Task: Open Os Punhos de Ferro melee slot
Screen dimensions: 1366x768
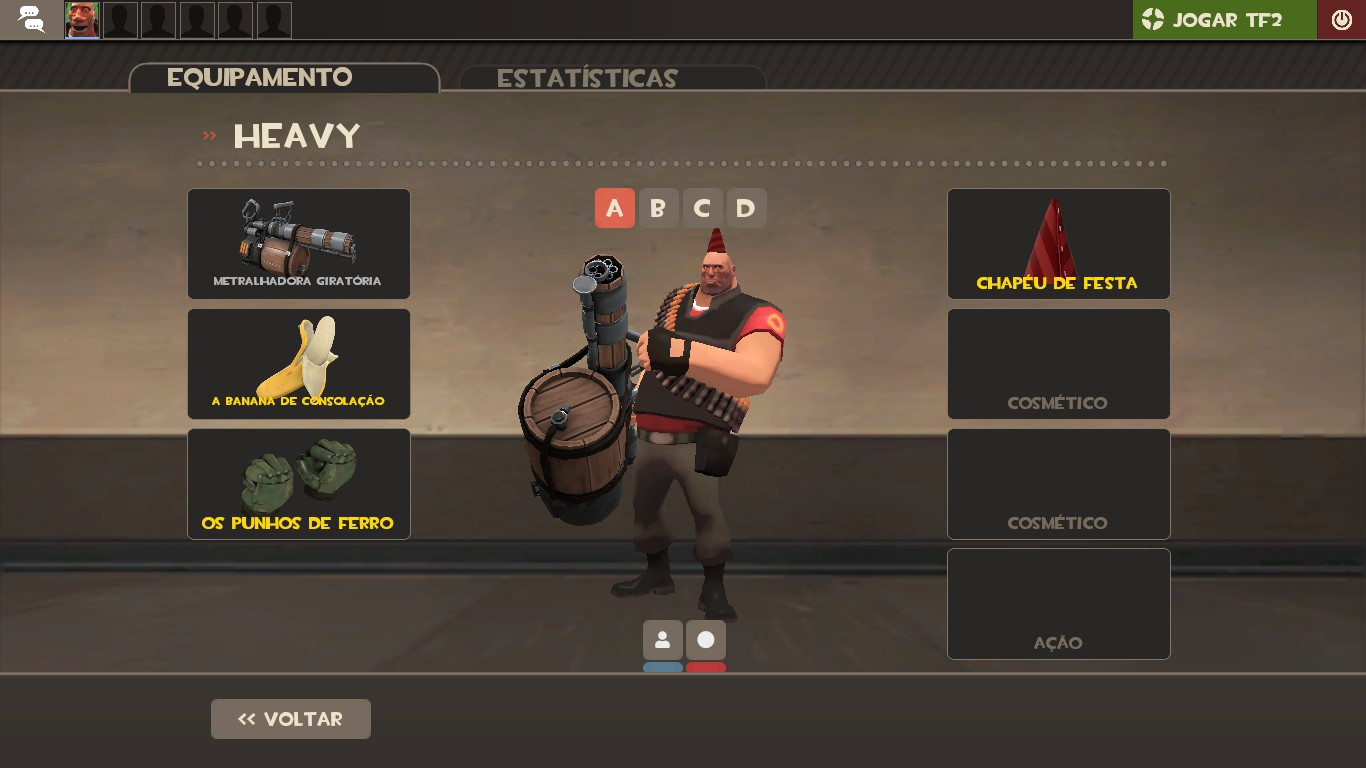Action: point(298,483)
